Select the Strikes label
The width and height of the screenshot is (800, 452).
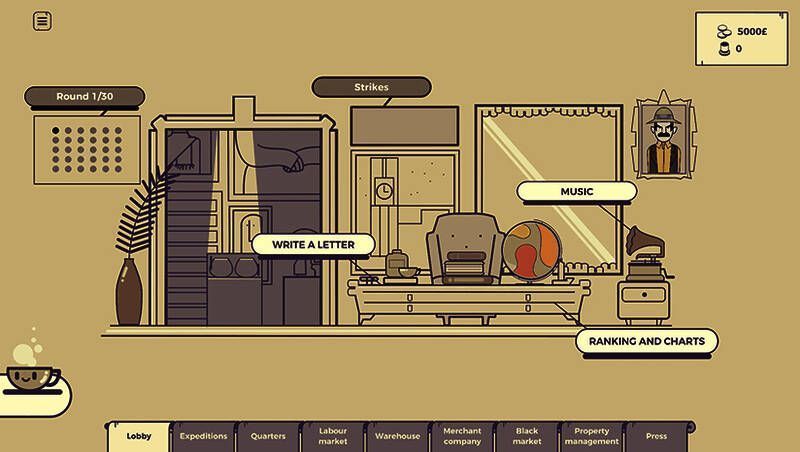tap(371, 87)
